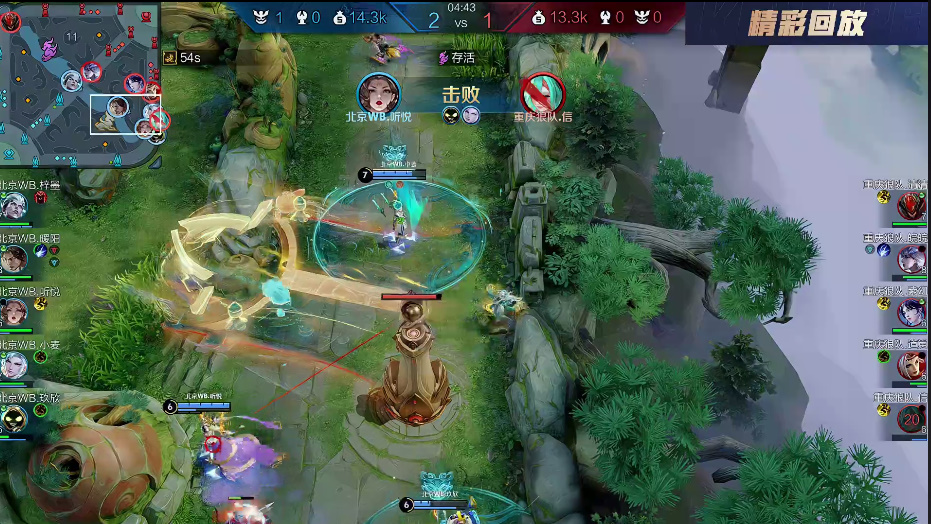Image resolution: width=931 pixels, height=524 pixels.
Task: Select 北京WB.小麦 player portrait
Action: pos(13,365)
